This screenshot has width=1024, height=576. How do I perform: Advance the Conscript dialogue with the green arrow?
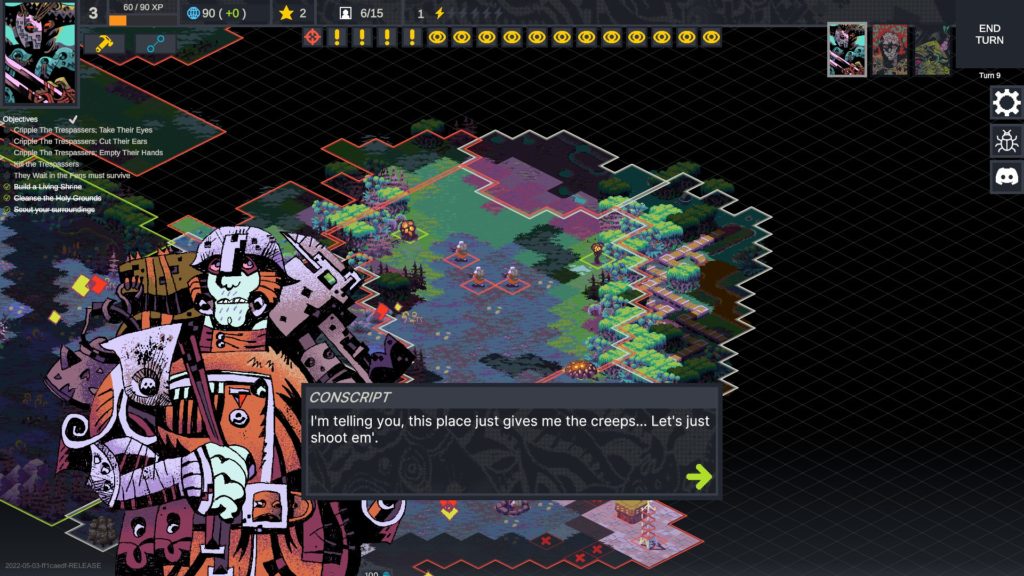tap(699, 476)
